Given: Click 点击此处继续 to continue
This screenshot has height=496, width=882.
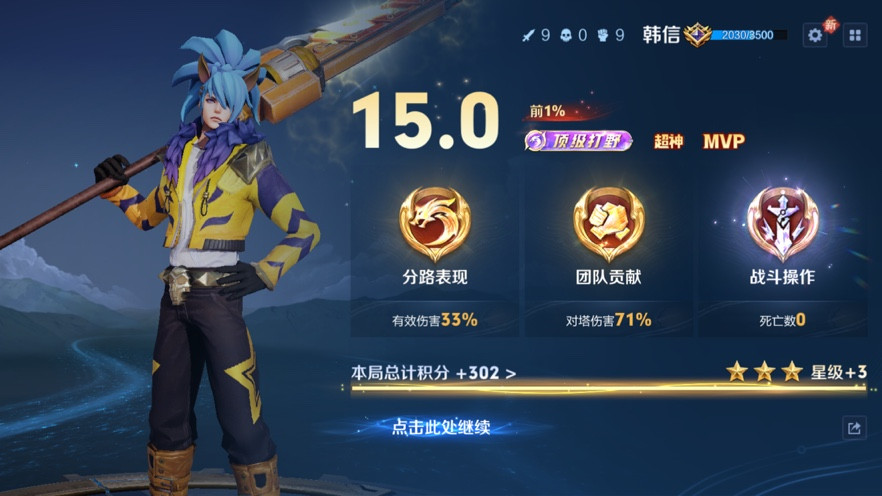Looking at the screenshot, I should click(x=440, y=428).
